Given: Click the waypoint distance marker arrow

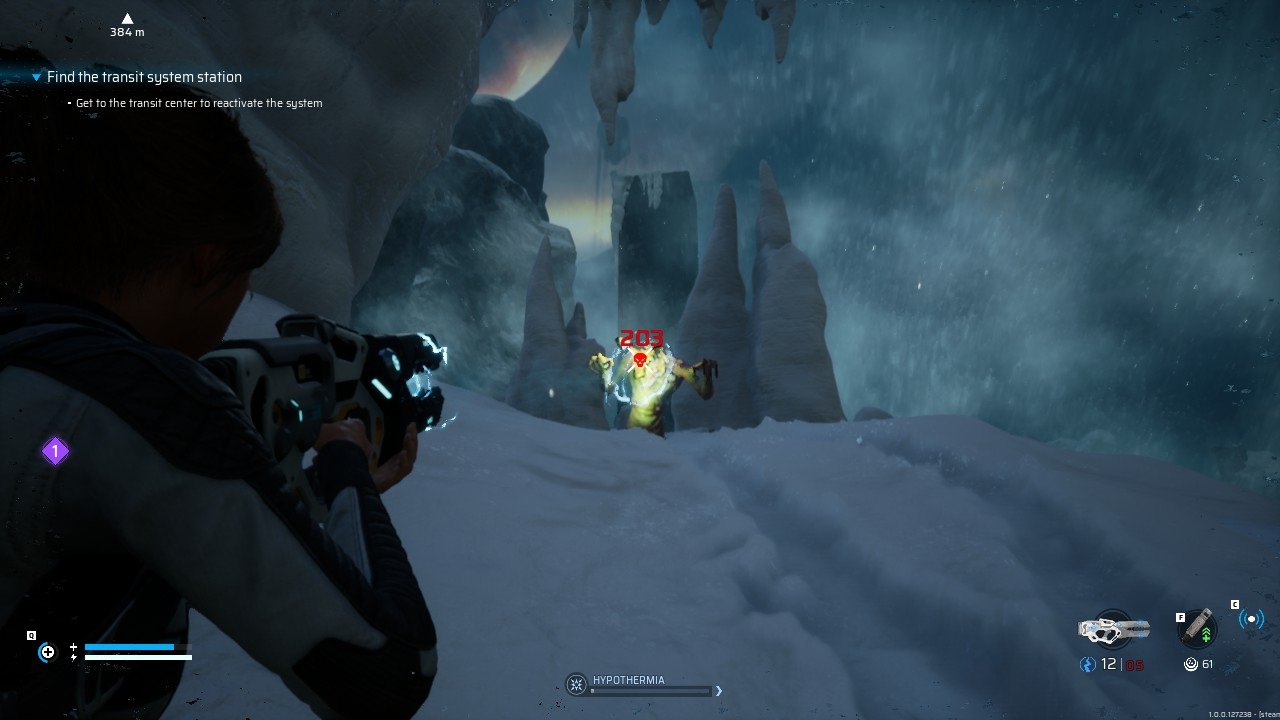Looking at the screenshot, I should coord(127,18).
